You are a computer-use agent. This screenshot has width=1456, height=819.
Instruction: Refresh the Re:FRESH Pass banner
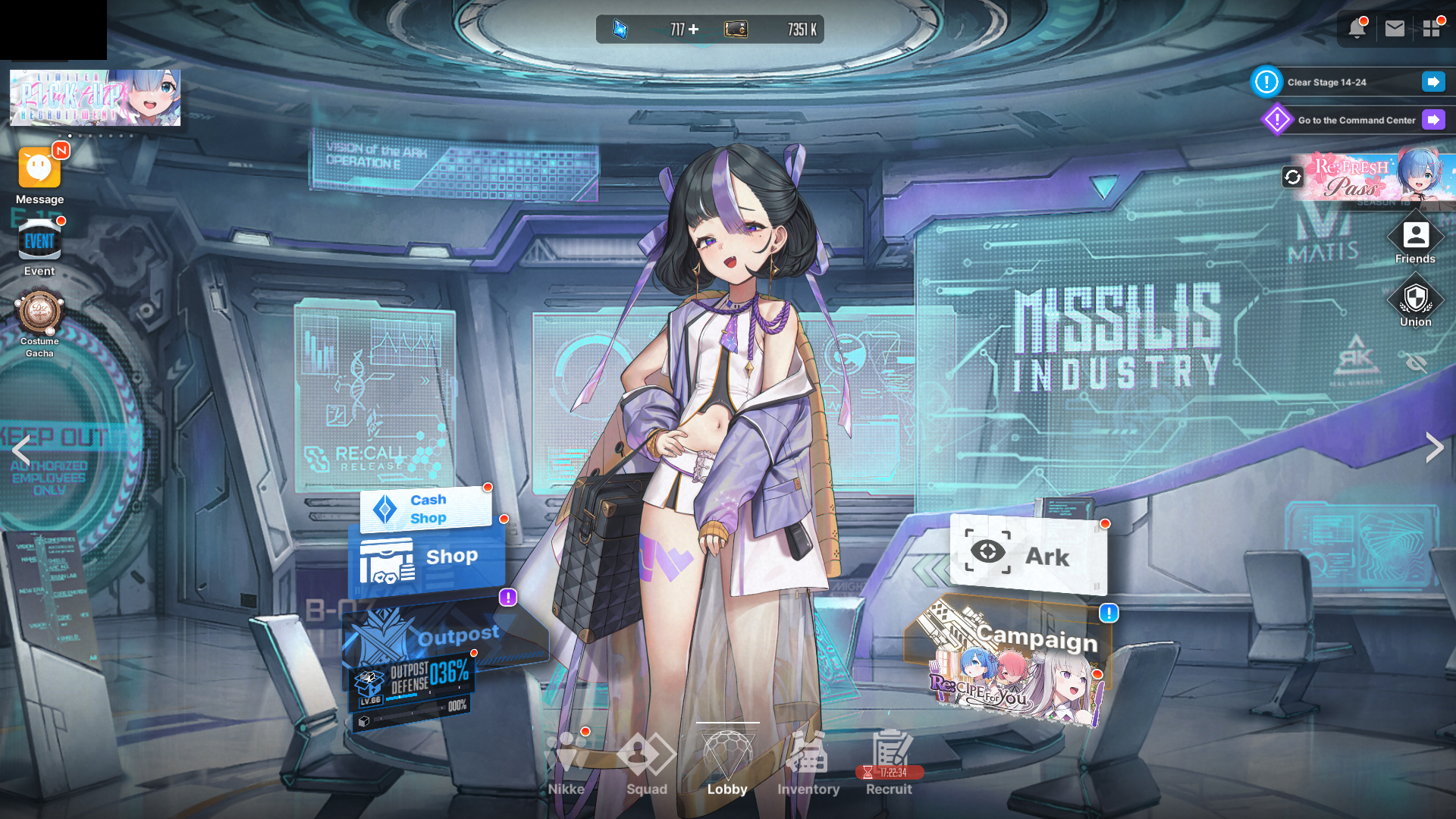click(x=1291, y=177)
